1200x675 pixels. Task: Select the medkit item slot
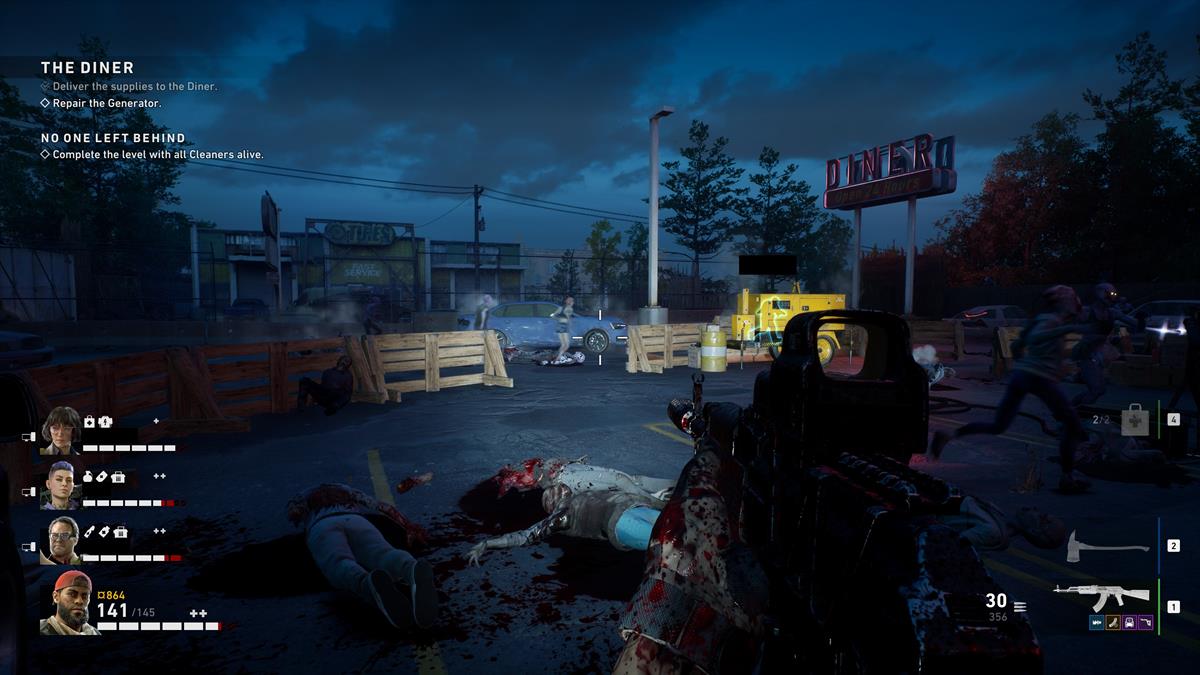click(x=1135, y=421)
